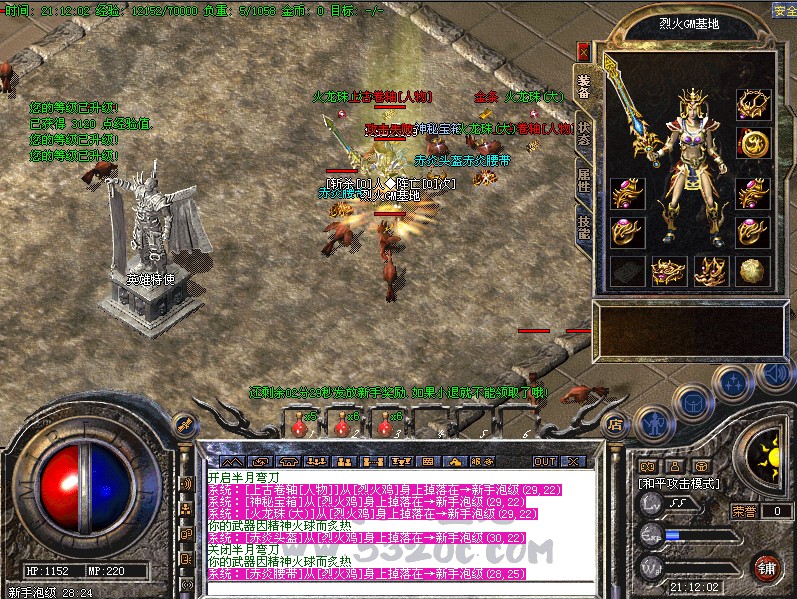Screen dimensions: 797x599
Task: Click the OUT button on chat toolbar
Action: pos(545,461)
